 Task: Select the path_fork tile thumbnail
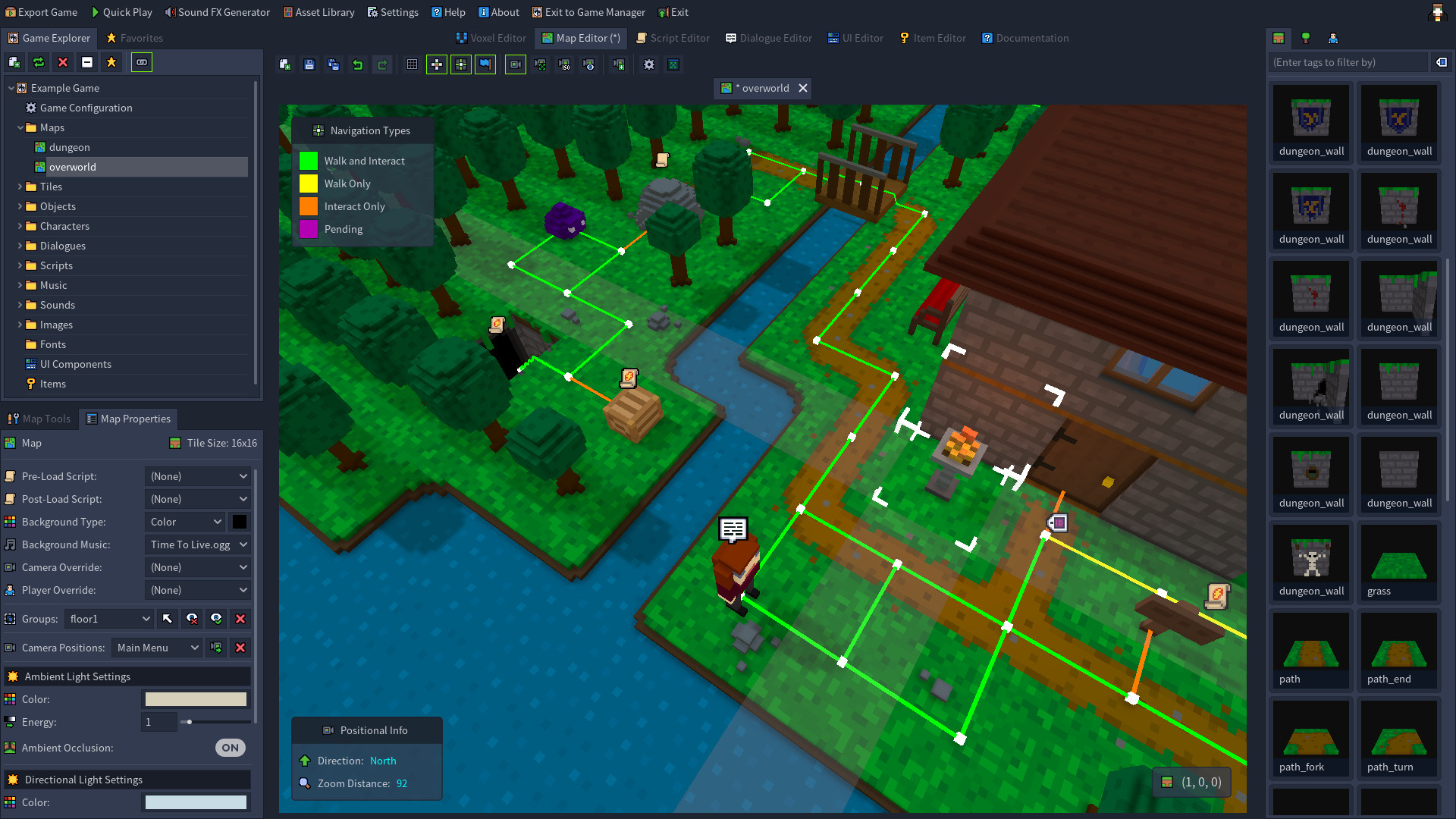tap(1310, 732)
